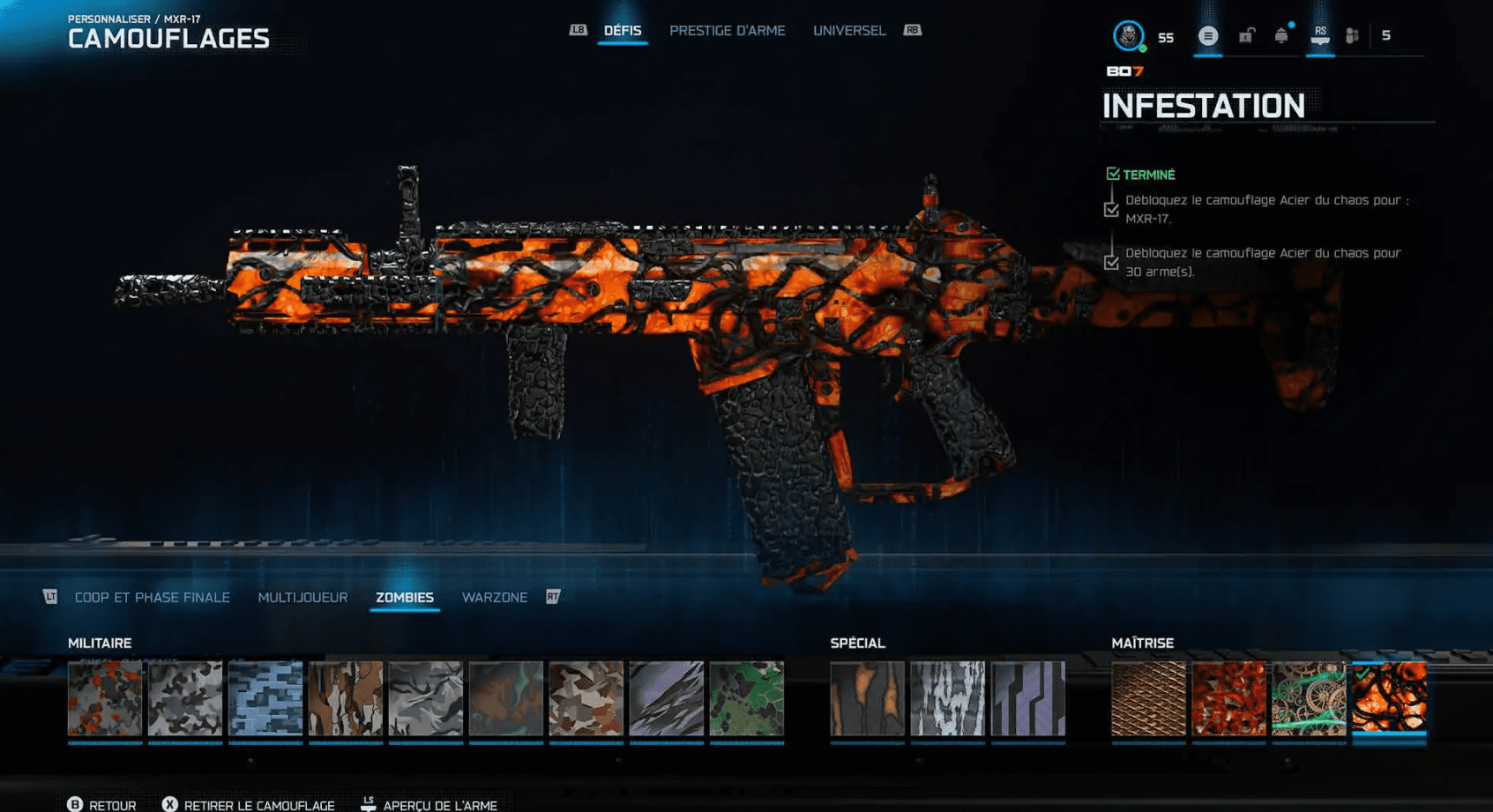This screenshot has width=1493, height=812.
Task: Click the LB bumper icon next to Défis
Action: (x=579, y=29)
